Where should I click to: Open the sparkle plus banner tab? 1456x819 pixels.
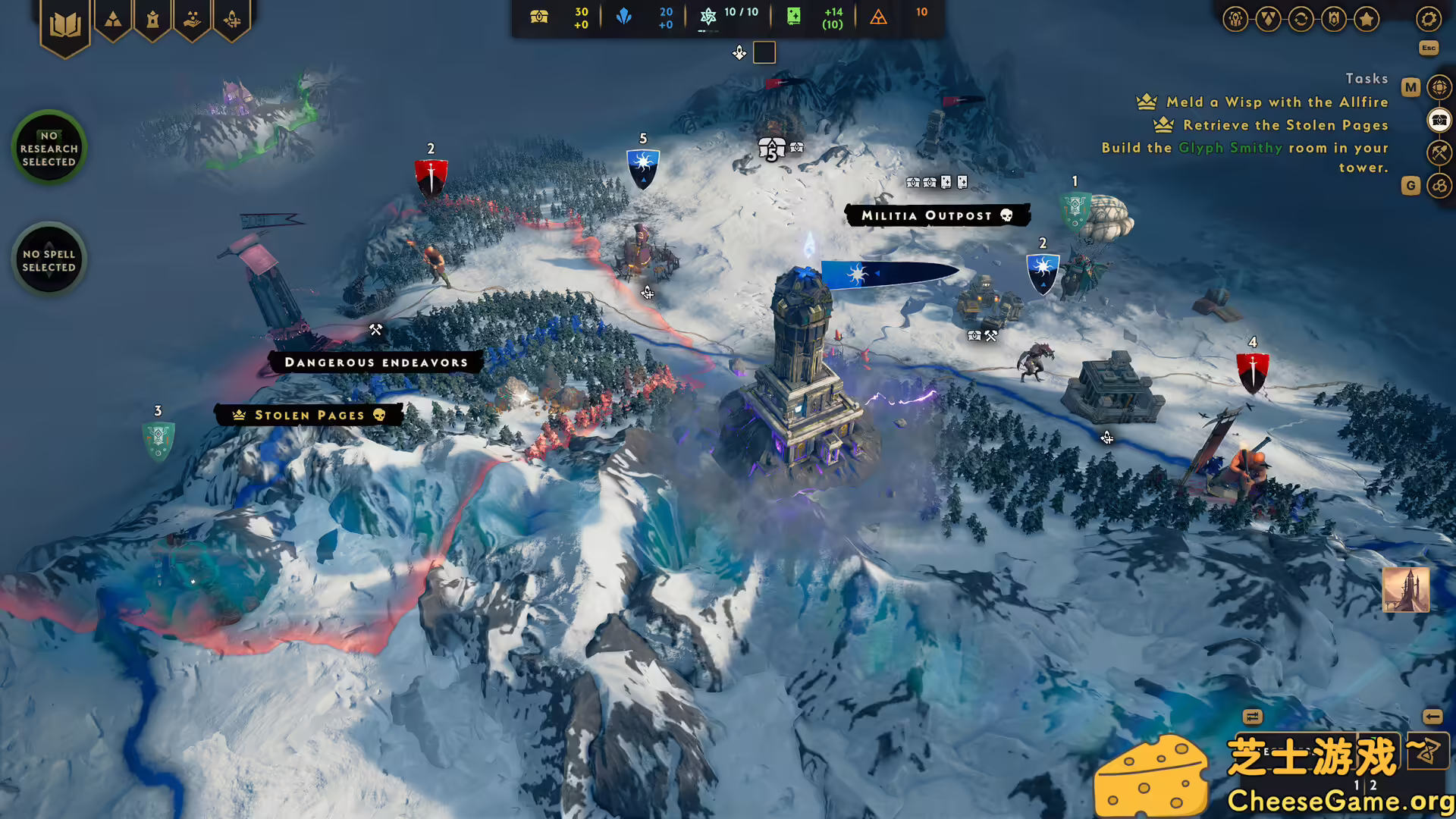pos(232,20)
